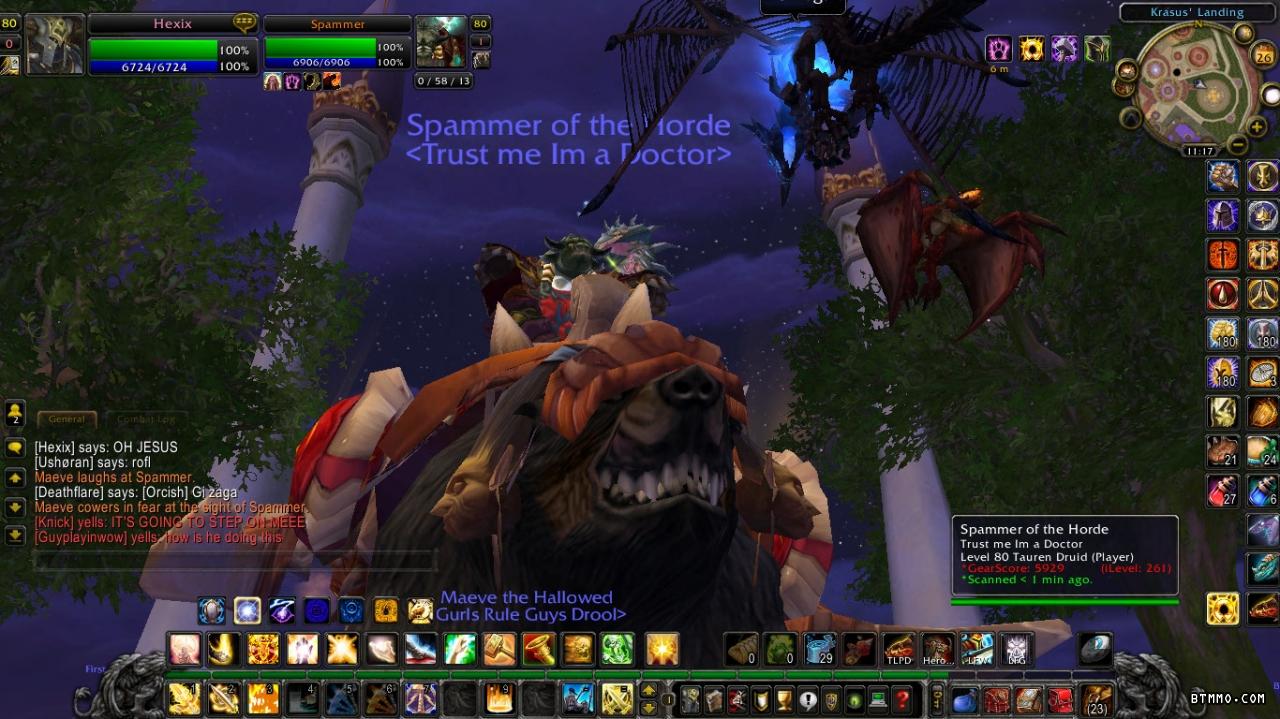Open the gold trophy achievements button
This screenshot has width=1280, height=719.
coord(784,699)
